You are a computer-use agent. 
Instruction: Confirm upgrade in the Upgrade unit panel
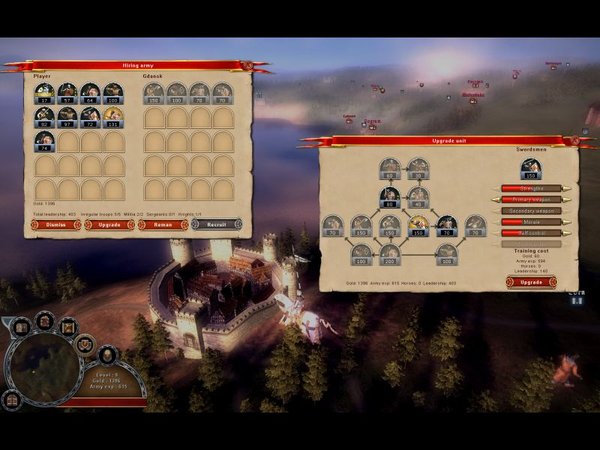click(531, 282)
